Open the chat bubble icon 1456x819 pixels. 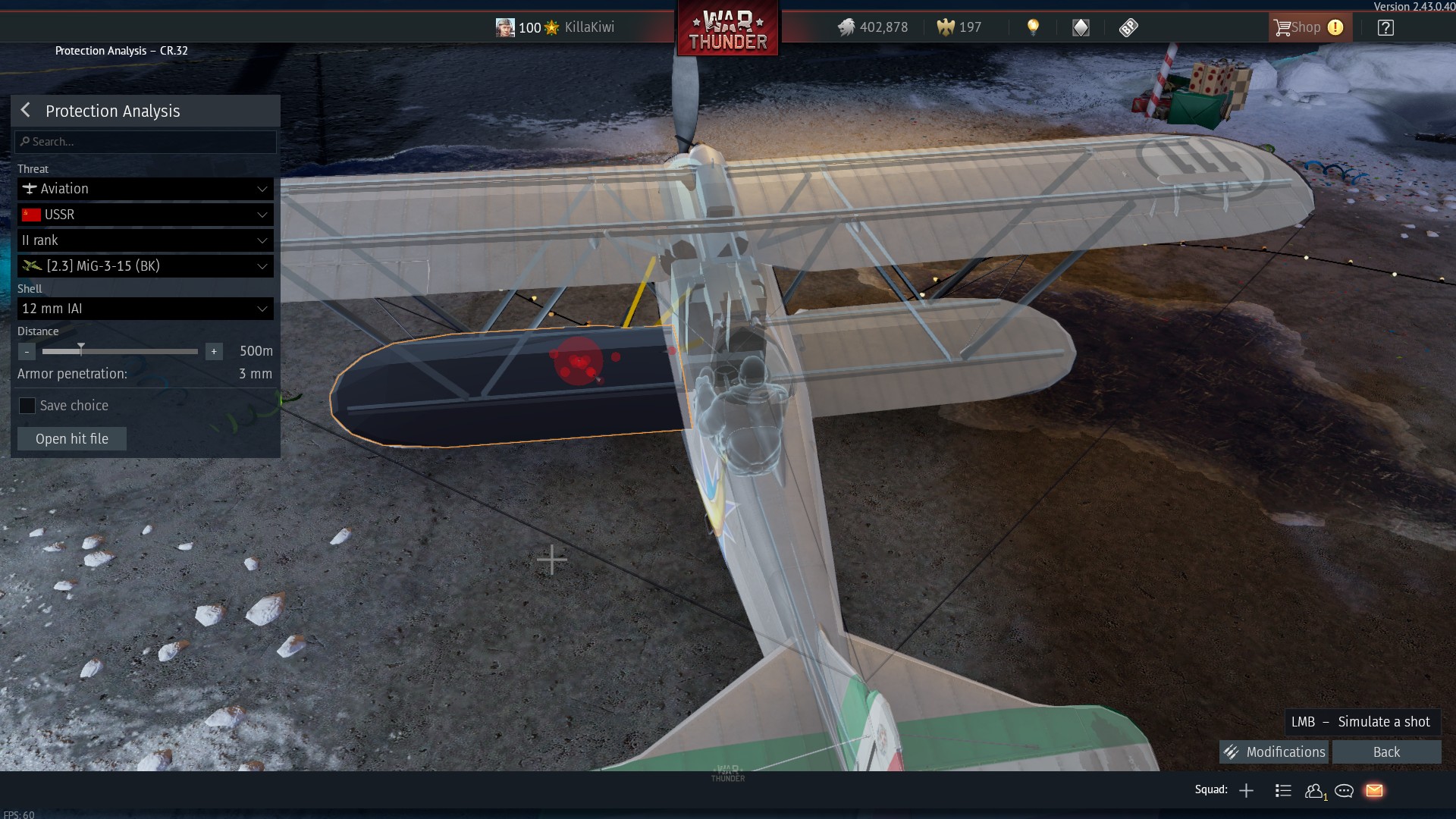click(x=1345, y=790)
